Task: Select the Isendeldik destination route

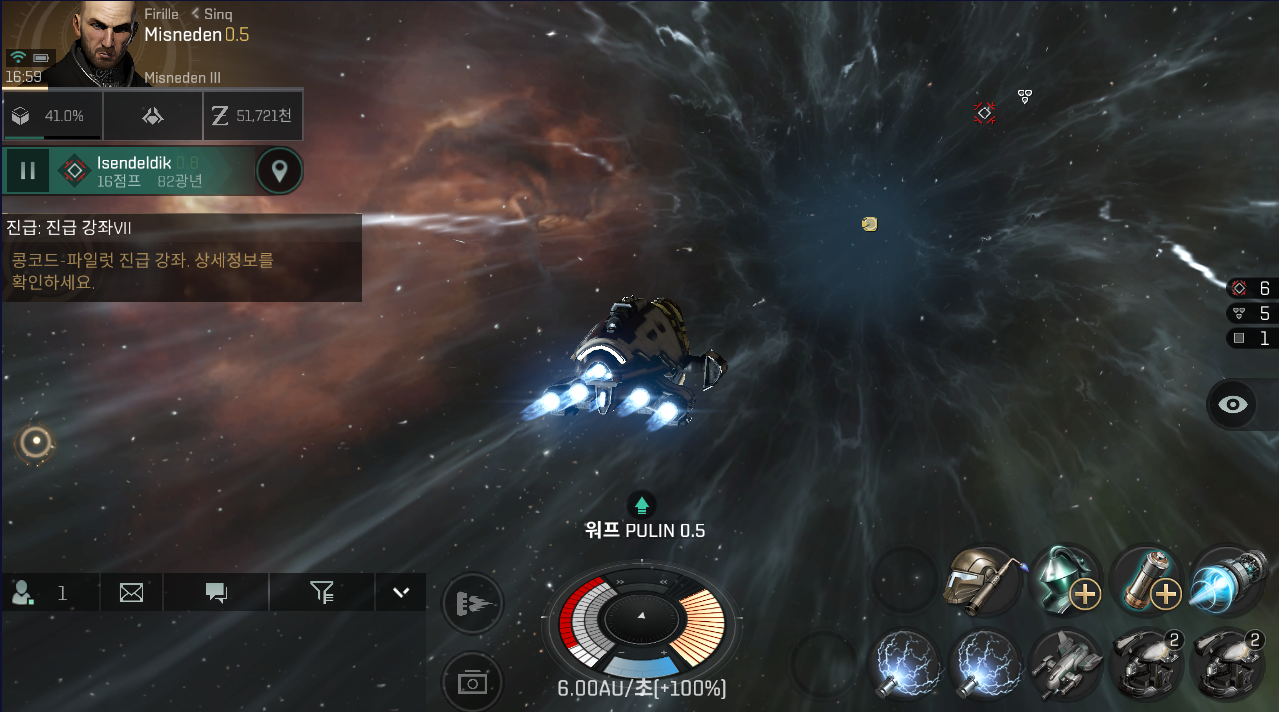Action: click(x=150, y=171)
